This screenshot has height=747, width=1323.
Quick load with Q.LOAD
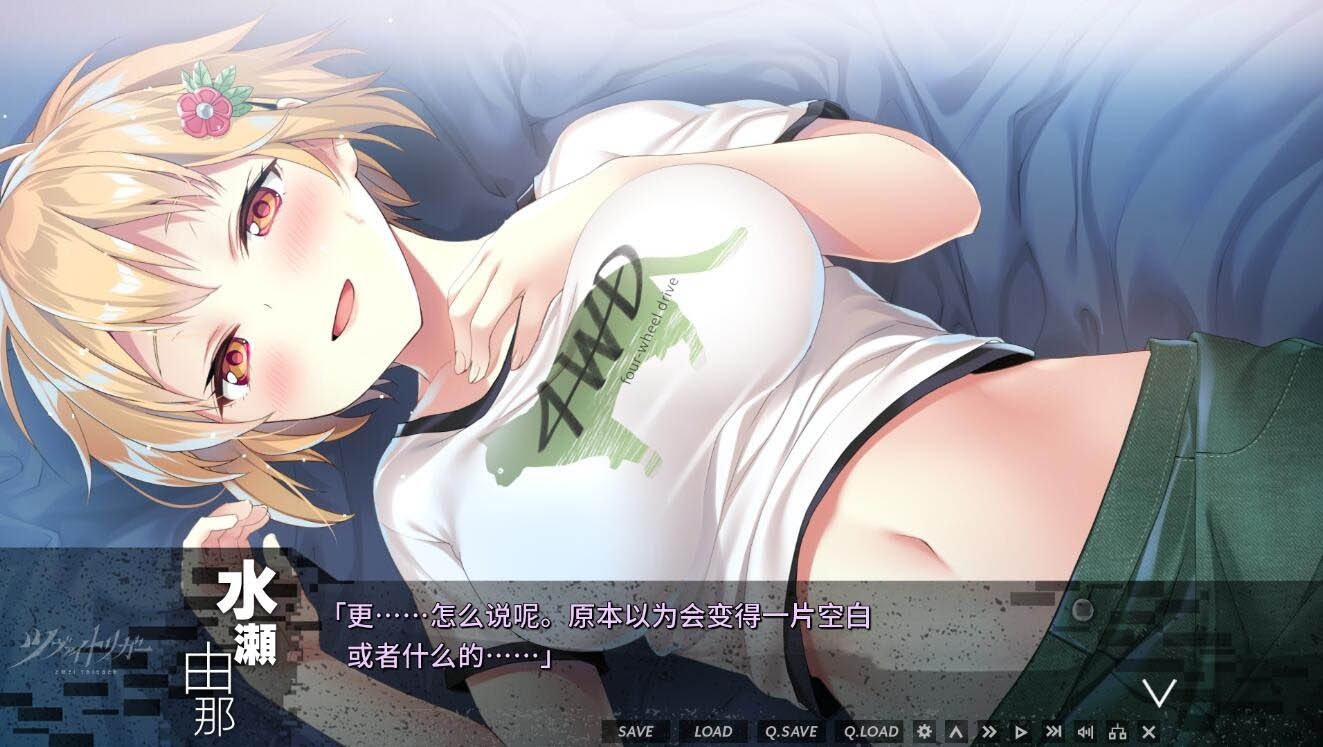click(871, 731)
